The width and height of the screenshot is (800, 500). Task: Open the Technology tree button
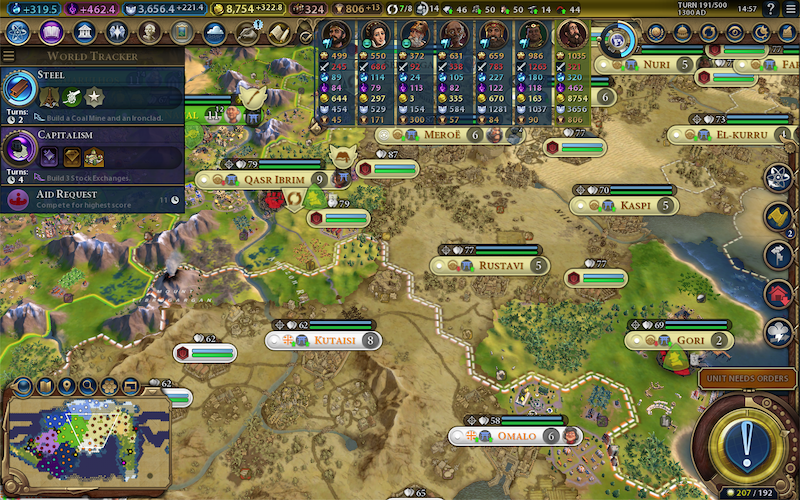[x=17, y=32]
